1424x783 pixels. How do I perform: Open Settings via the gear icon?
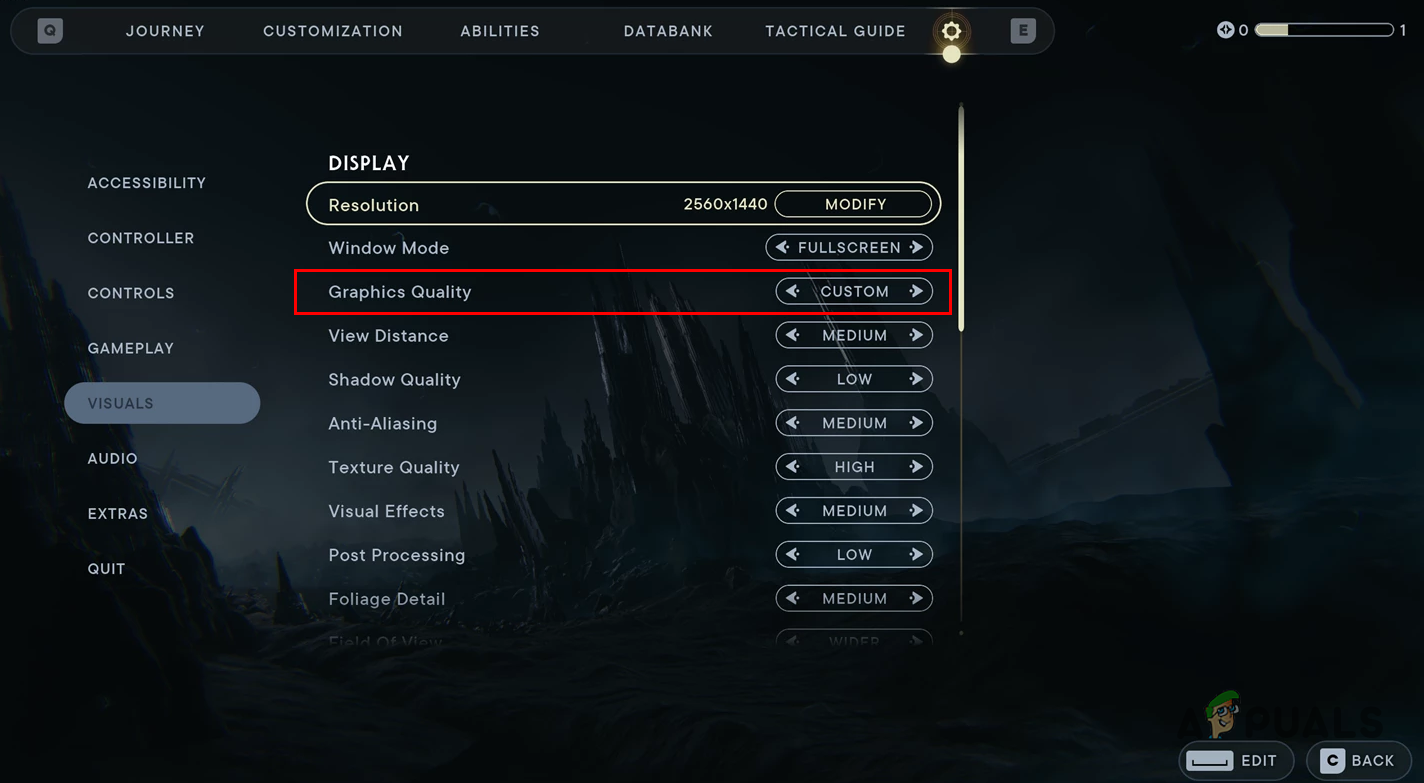click(950, 31)
